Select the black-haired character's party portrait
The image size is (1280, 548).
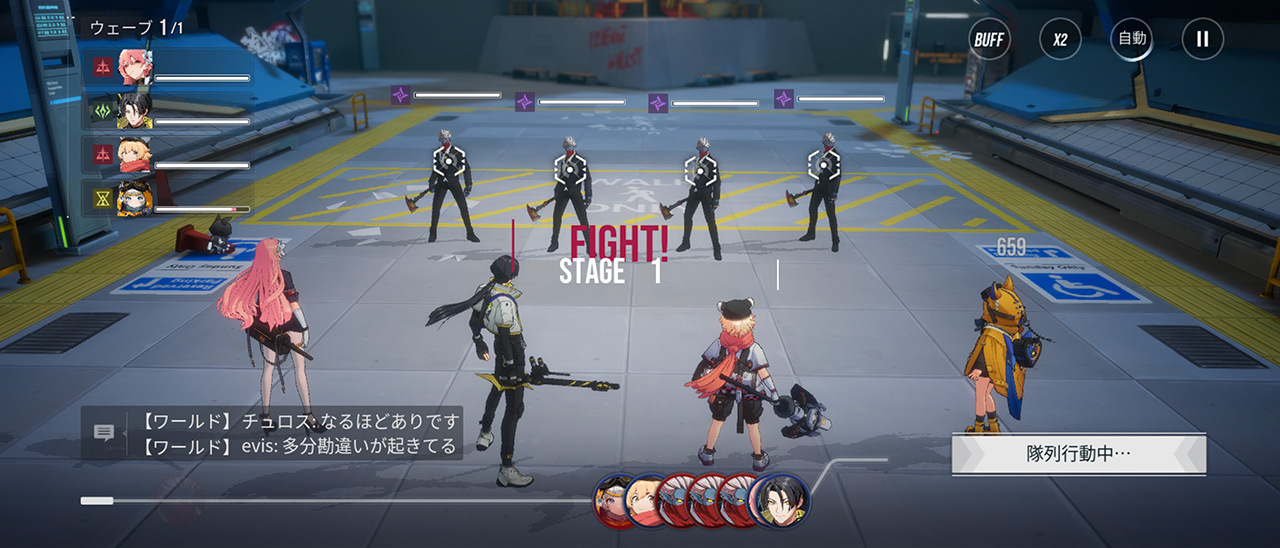[135, 111]
